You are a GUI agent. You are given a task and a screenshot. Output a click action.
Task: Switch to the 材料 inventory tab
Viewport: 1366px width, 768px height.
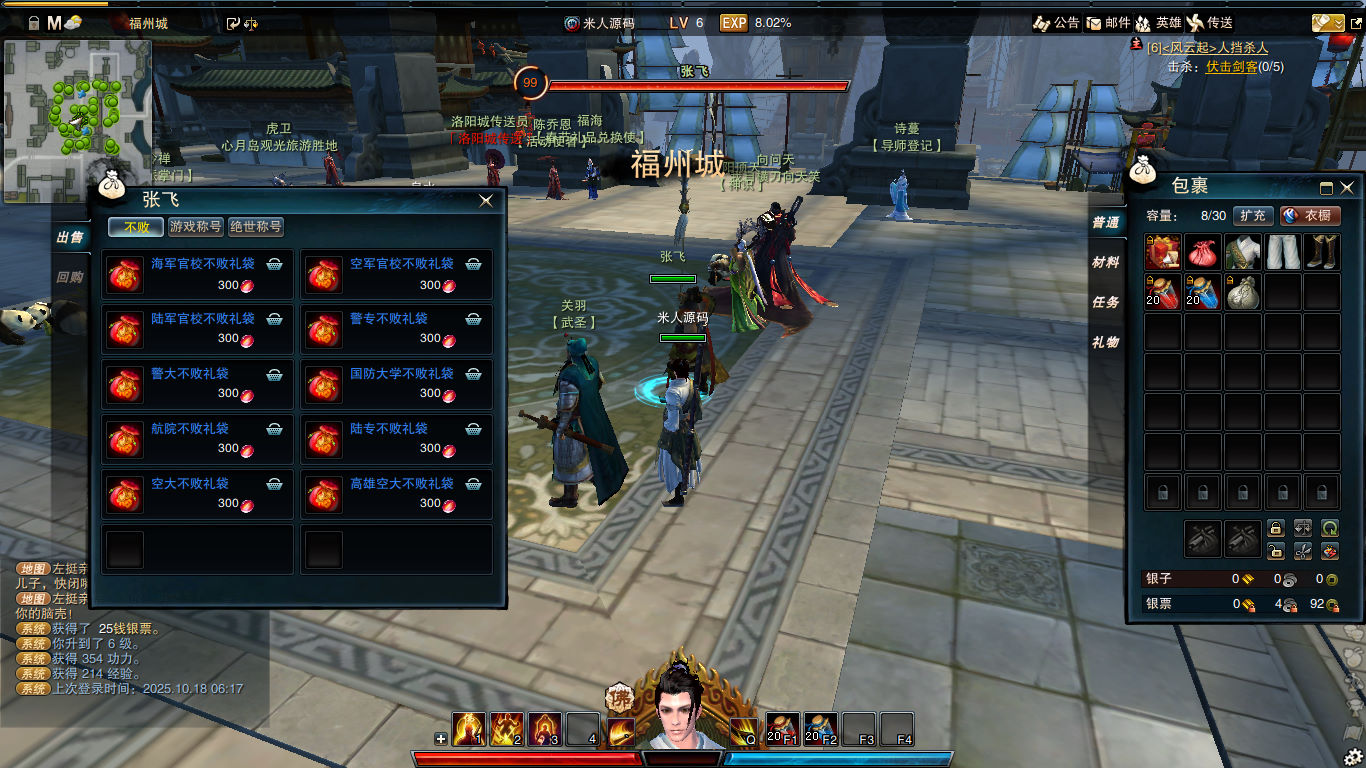tap(1105, 262)
